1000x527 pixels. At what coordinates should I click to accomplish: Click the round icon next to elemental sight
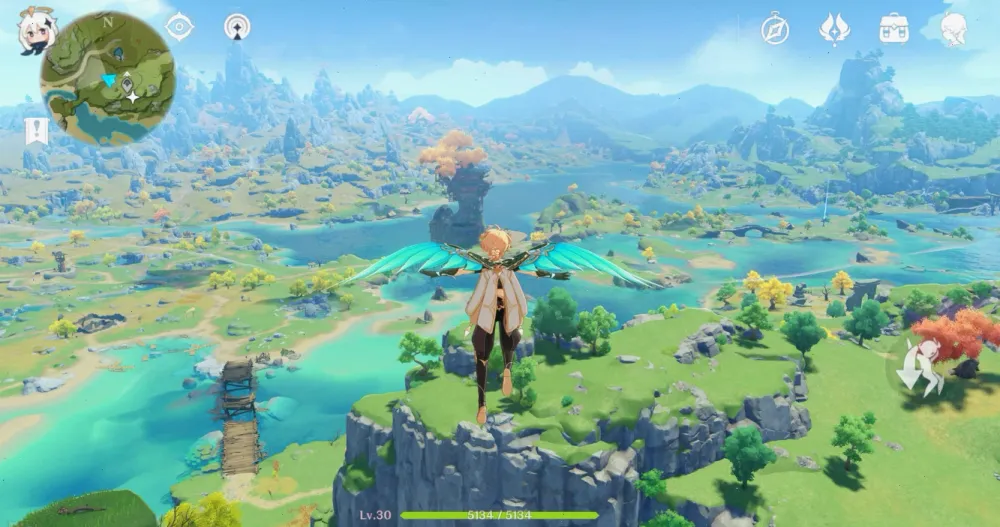tap(237, 27)
